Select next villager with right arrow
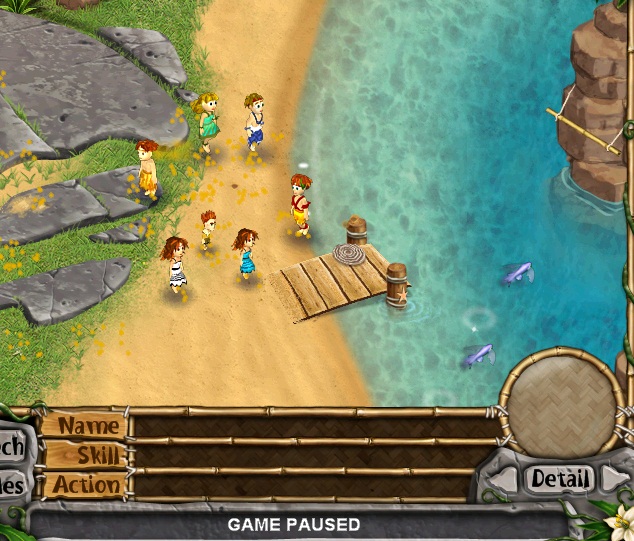634x541 pixels. point(611,480)
